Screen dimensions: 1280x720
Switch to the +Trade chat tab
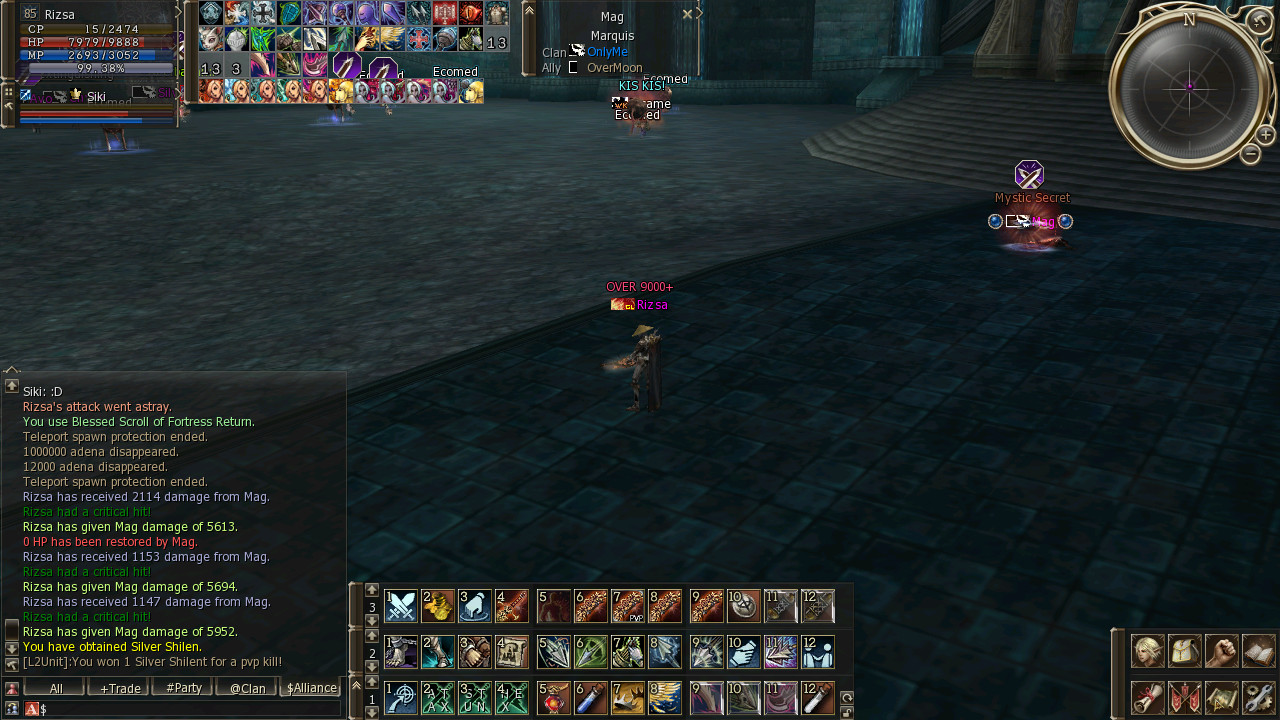[x=119, y=688]
